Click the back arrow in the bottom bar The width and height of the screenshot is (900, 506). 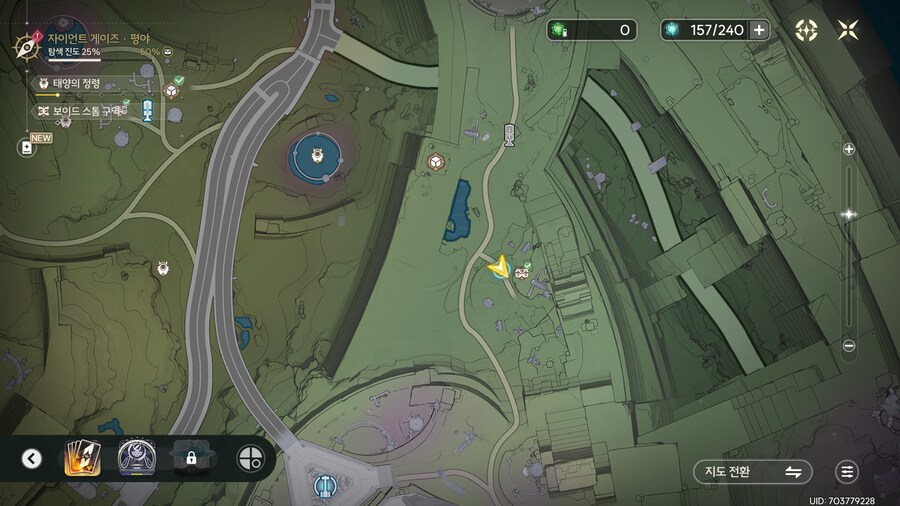32,459
